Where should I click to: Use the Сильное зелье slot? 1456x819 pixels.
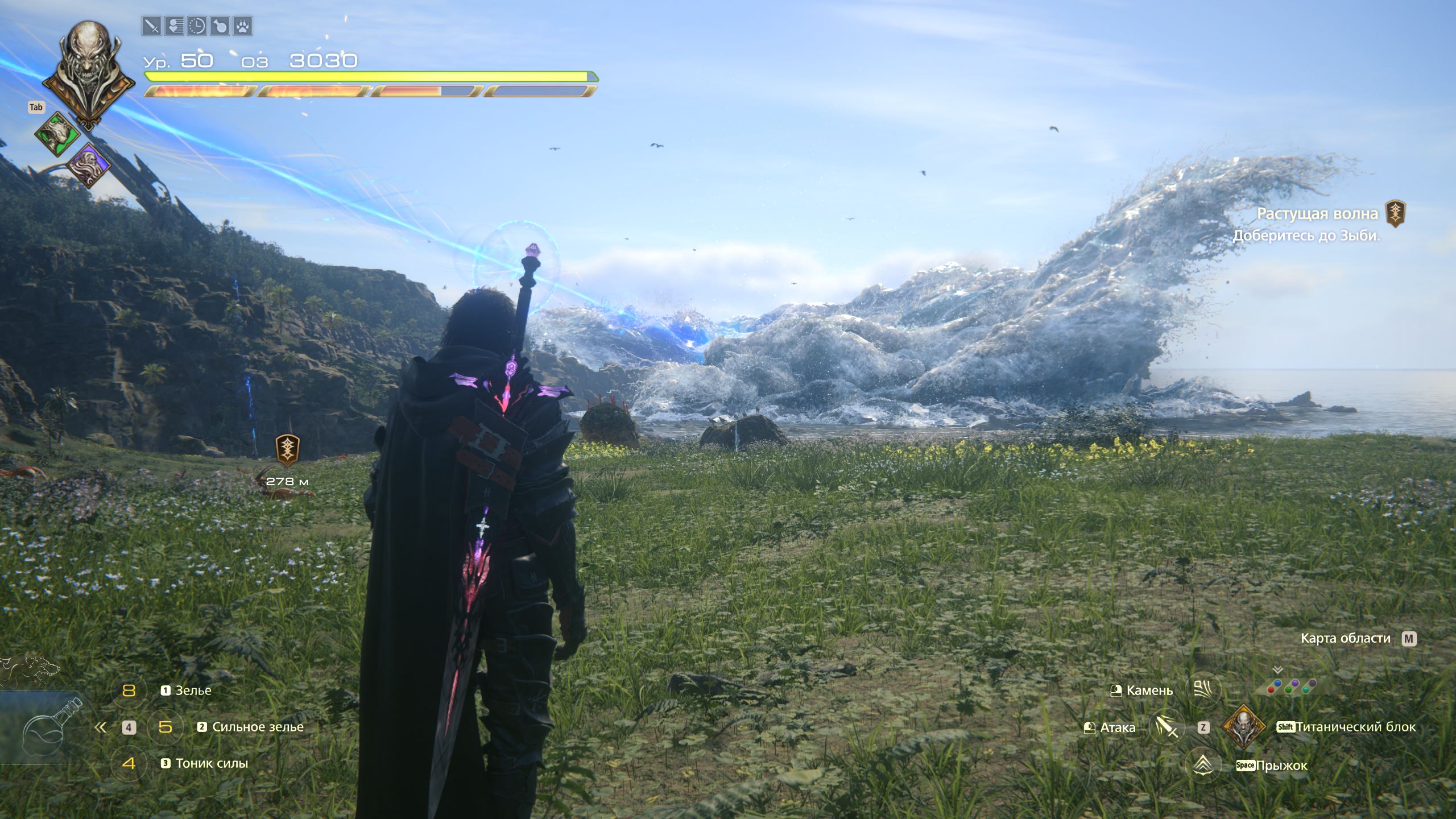(257, 727)
